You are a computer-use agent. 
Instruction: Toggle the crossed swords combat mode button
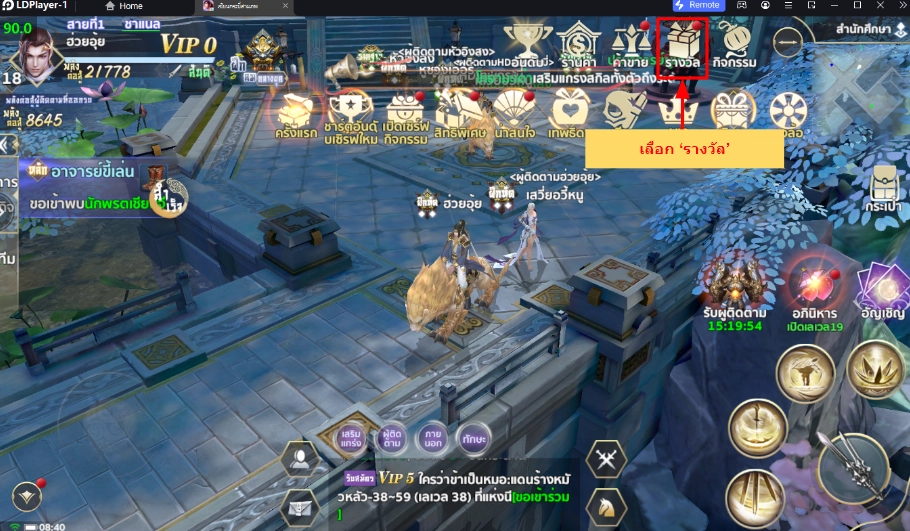tap(606, 460)
